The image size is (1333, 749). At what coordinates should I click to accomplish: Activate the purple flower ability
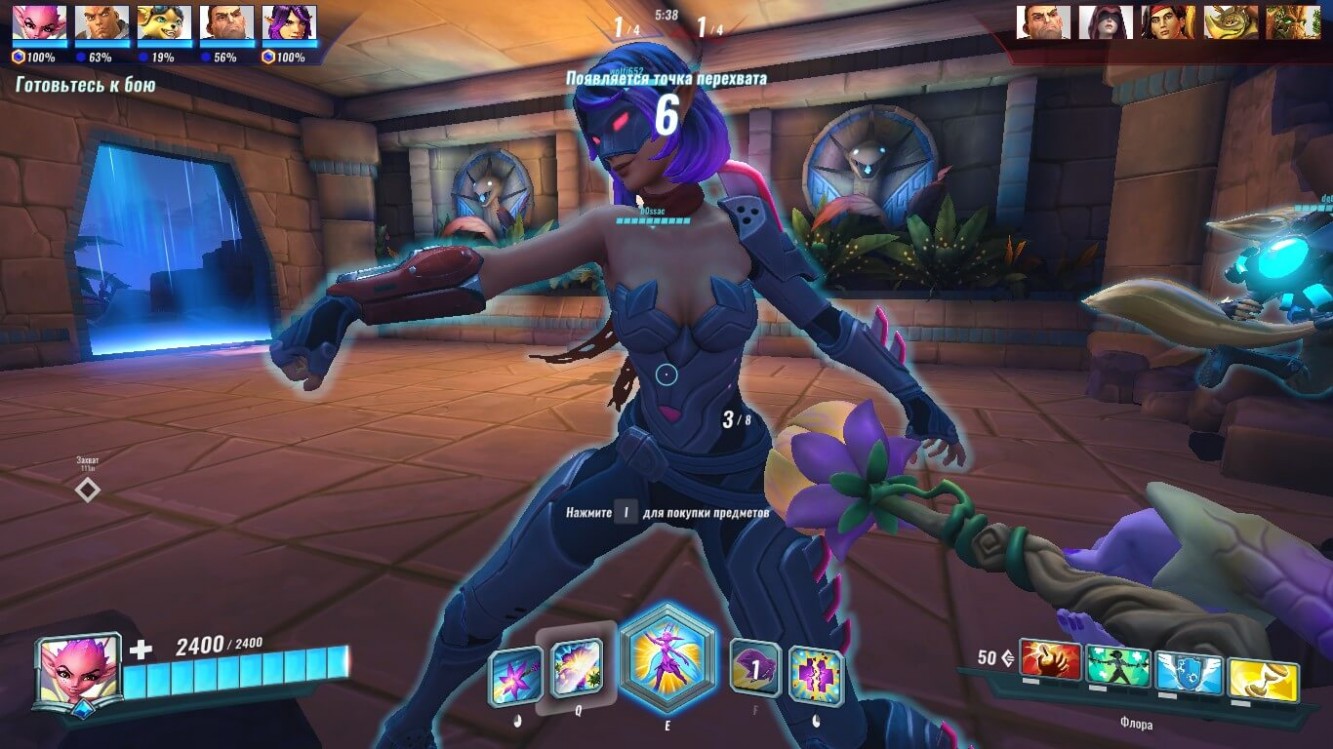[515, 676]
